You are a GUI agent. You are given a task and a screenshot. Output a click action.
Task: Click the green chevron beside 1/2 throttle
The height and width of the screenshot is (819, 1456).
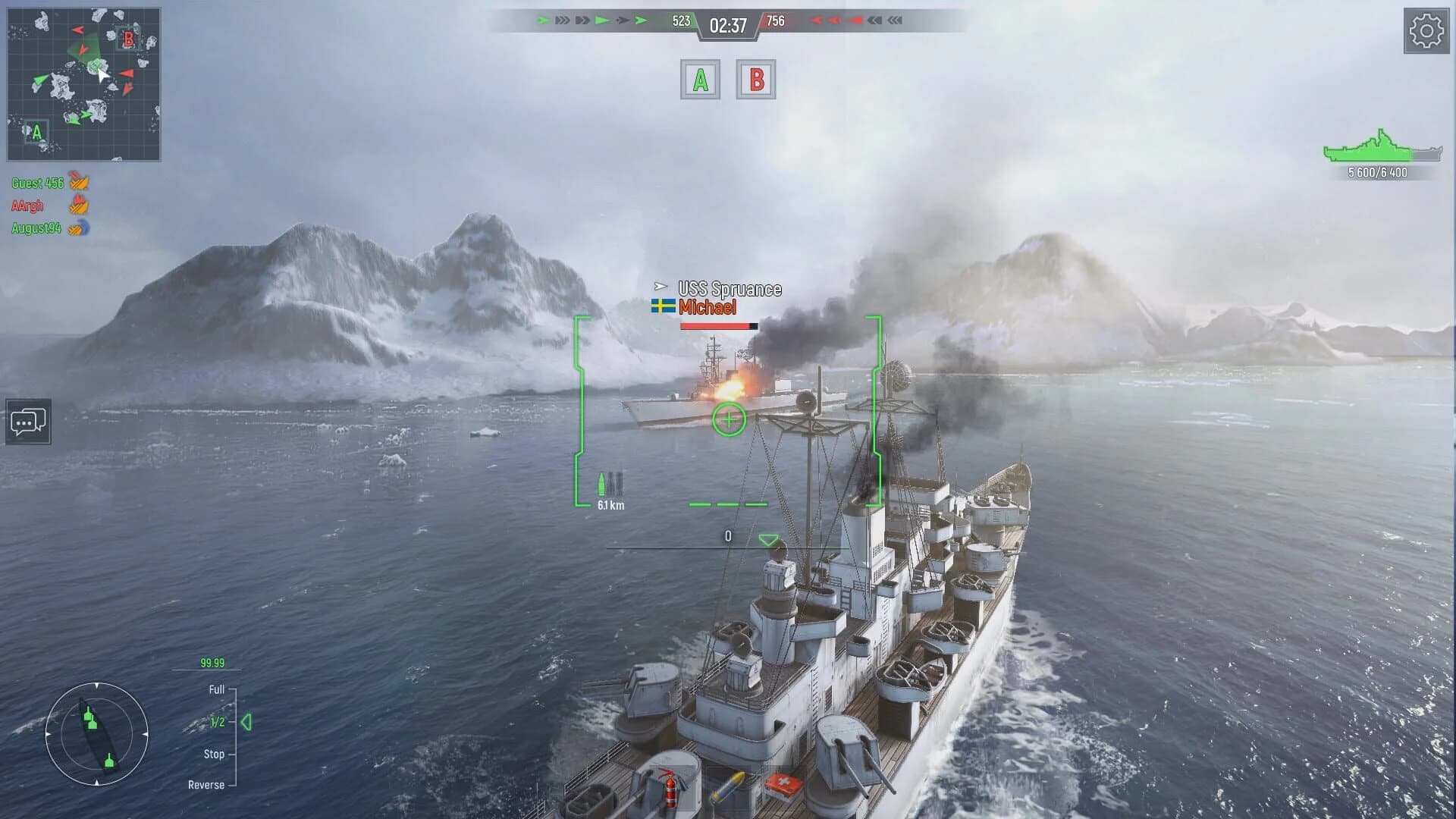[x=248, y=723]
